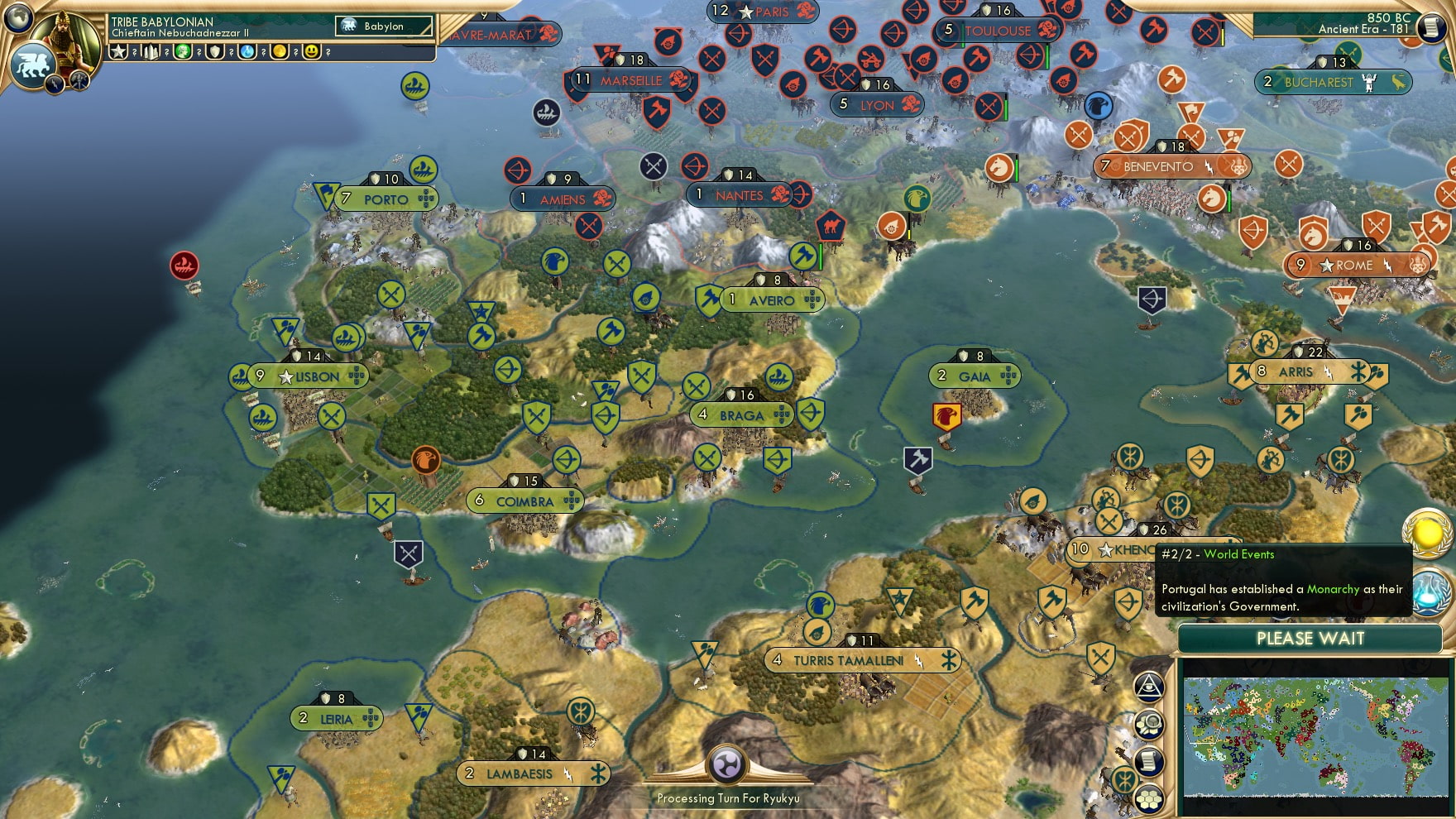1456x819 pixels.
Task: Click Nebuchadnezzar's leader portrait
Action: [x=66, y=40]
